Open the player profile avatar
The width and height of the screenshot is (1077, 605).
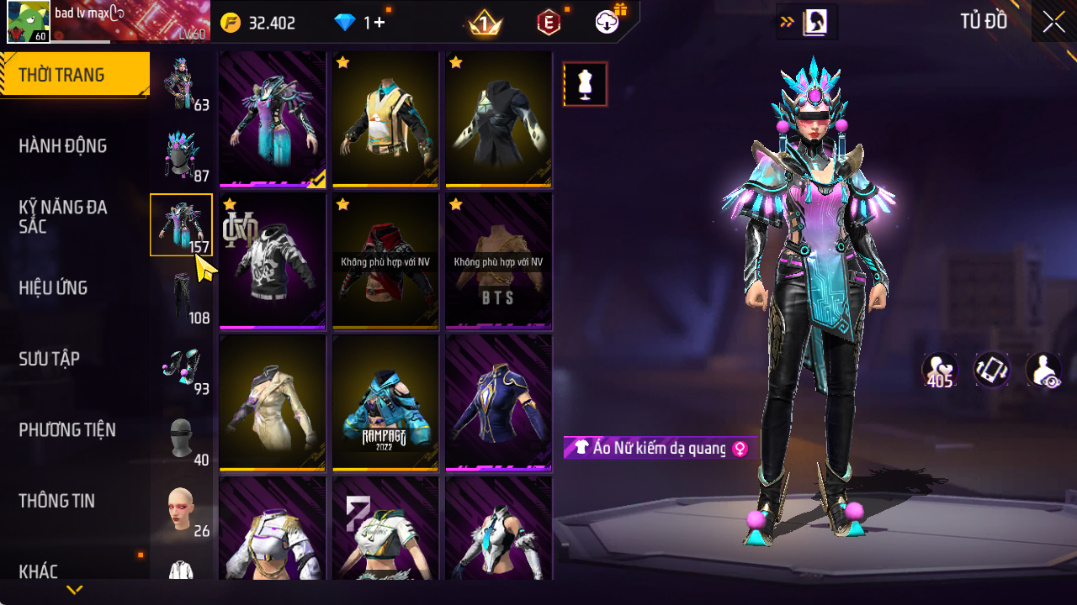point(28,22)
